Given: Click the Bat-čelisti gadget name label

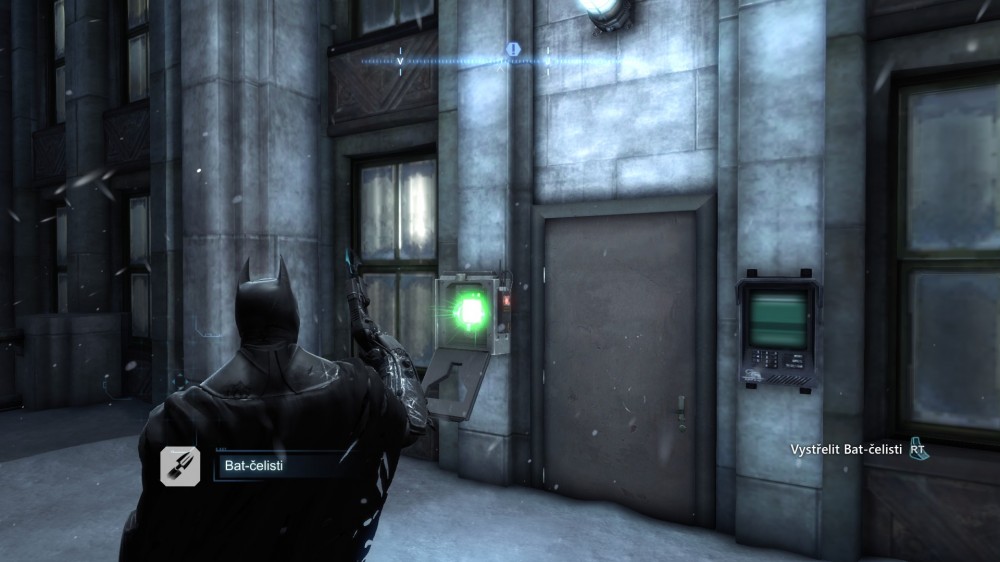Looking at the screenshot, I should click(254, 467).
